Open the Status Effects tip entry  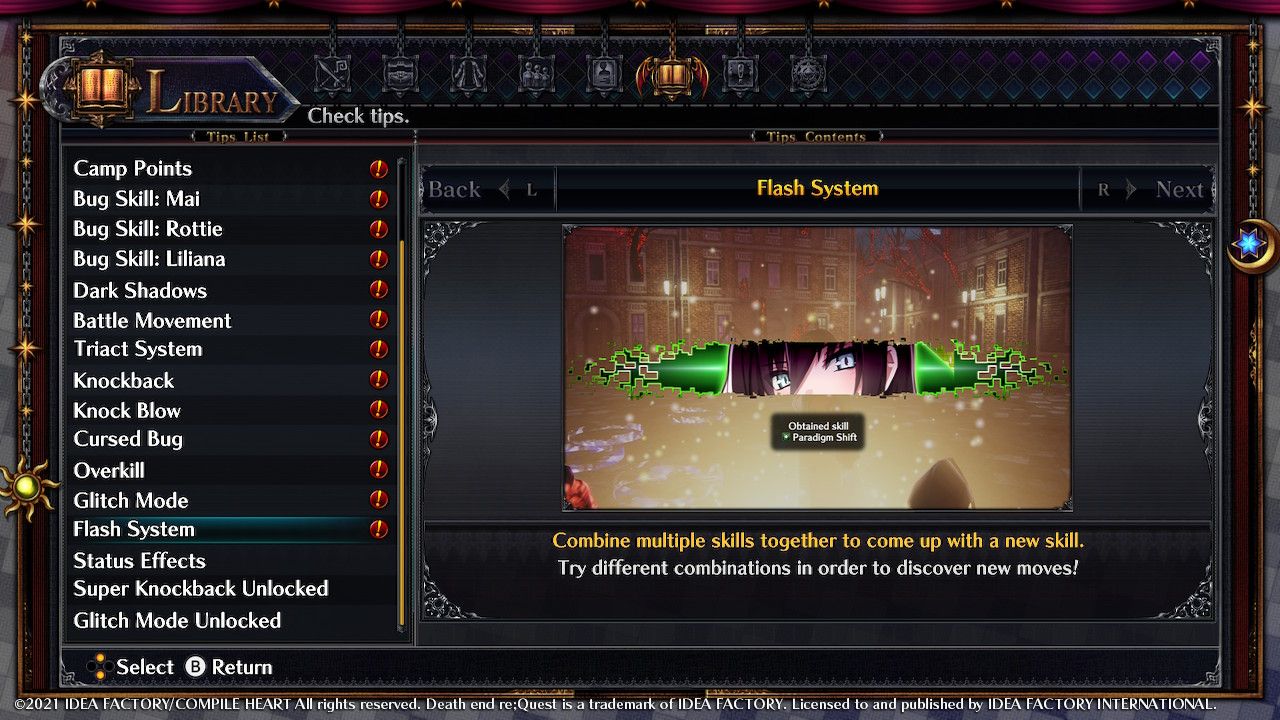tap(139, 561)
